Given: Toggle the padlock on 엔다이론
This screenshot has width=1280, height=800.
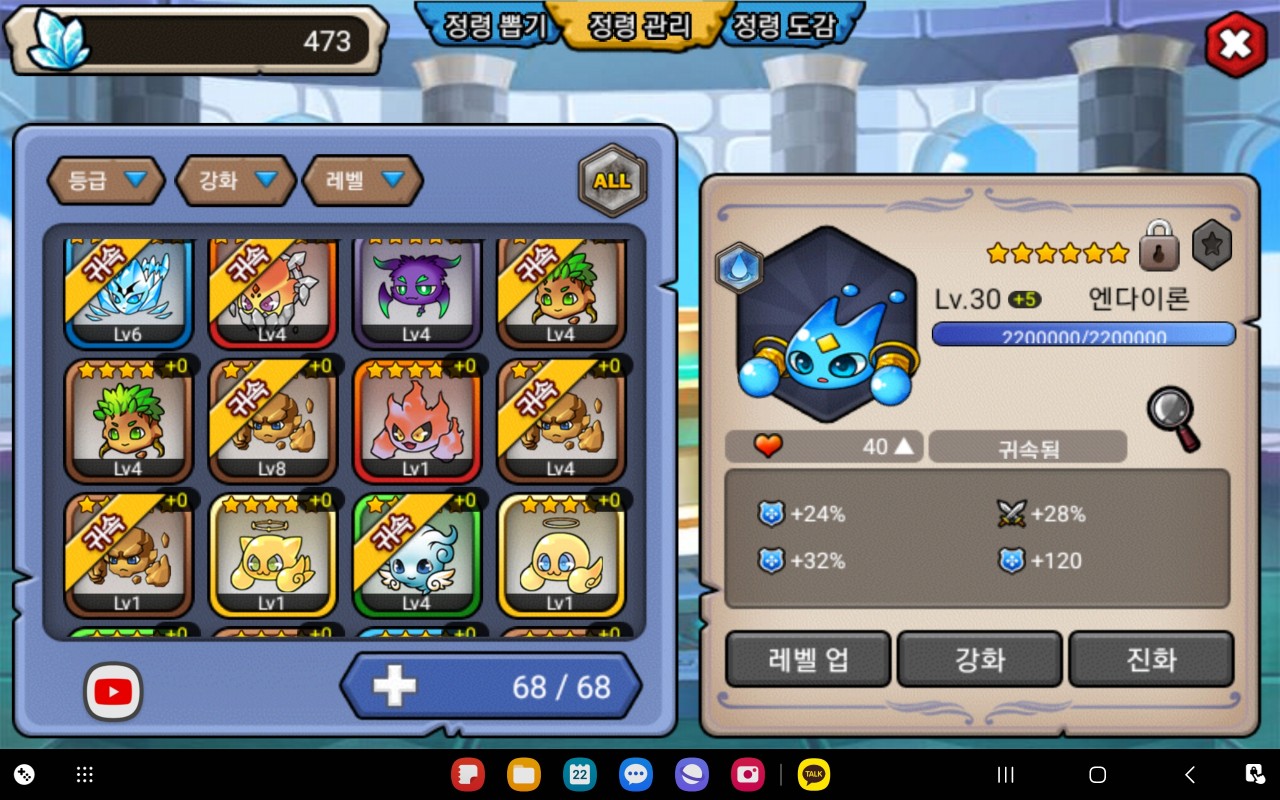Looking at the screenshot, I should pyautogui.click(x=1159, y=246).
